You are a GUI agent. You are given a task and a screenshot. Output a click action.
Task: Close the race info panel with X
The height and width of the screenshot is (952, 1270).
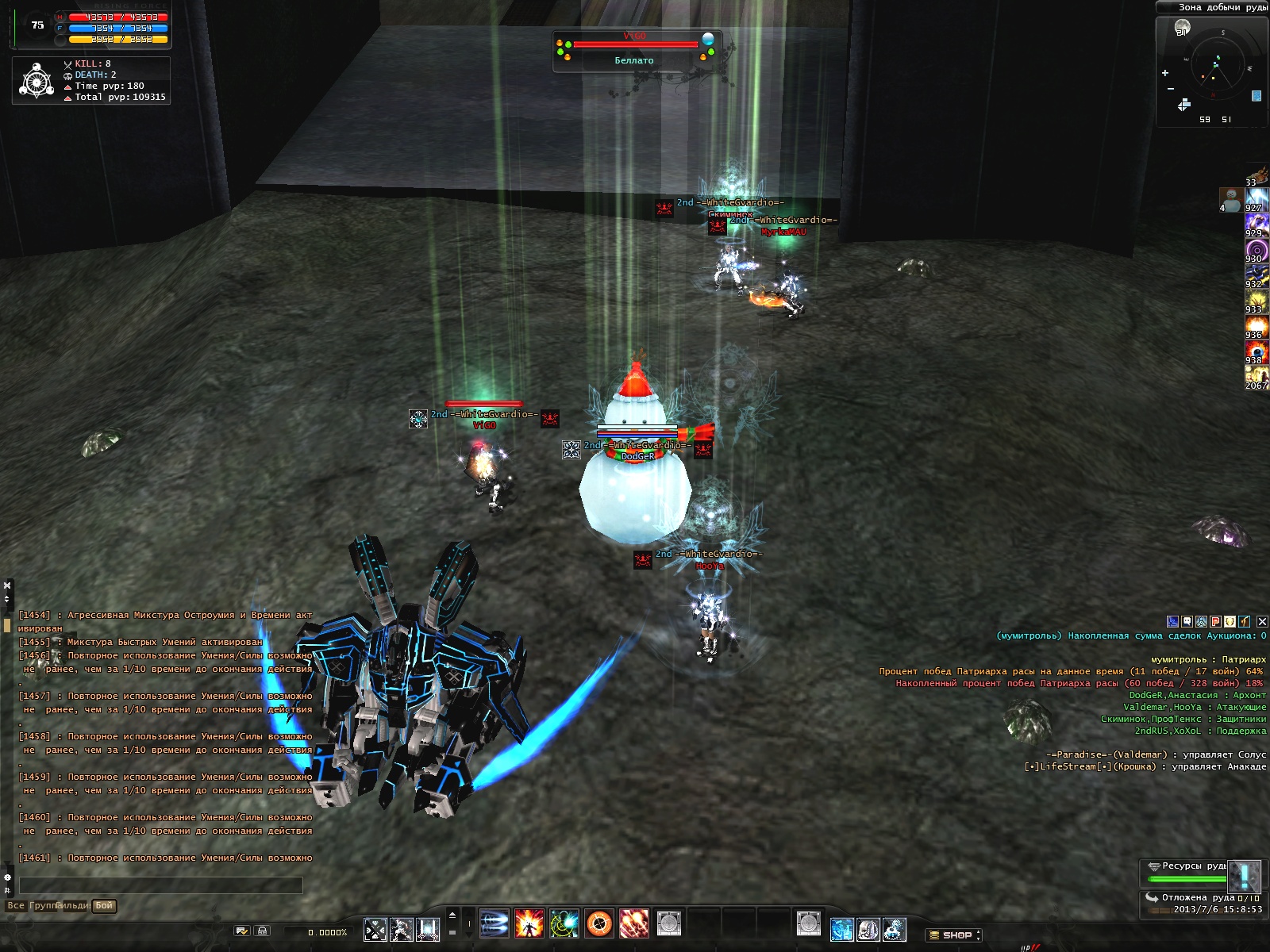tap(1262, 622)
